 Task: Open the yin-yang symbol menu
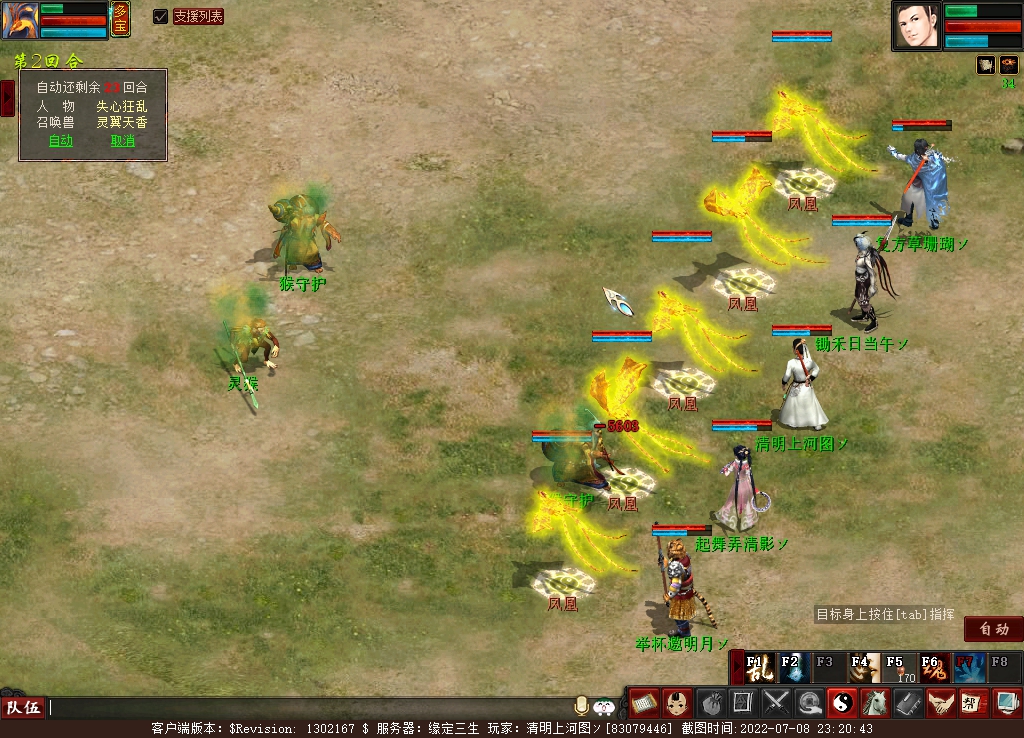click(x=841, y=703)
